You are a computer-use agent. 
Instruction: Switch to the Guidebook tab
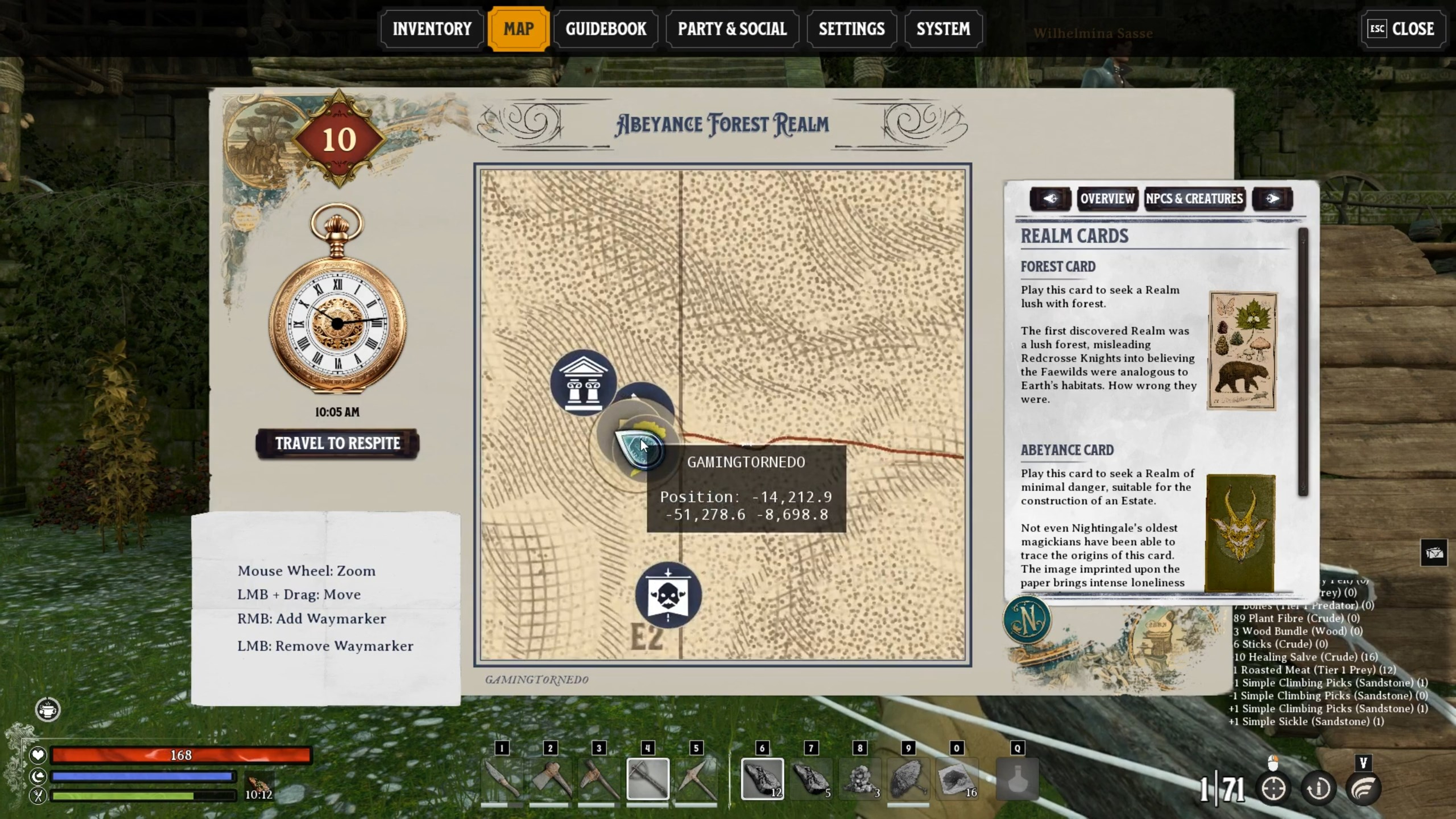(605, 29)
